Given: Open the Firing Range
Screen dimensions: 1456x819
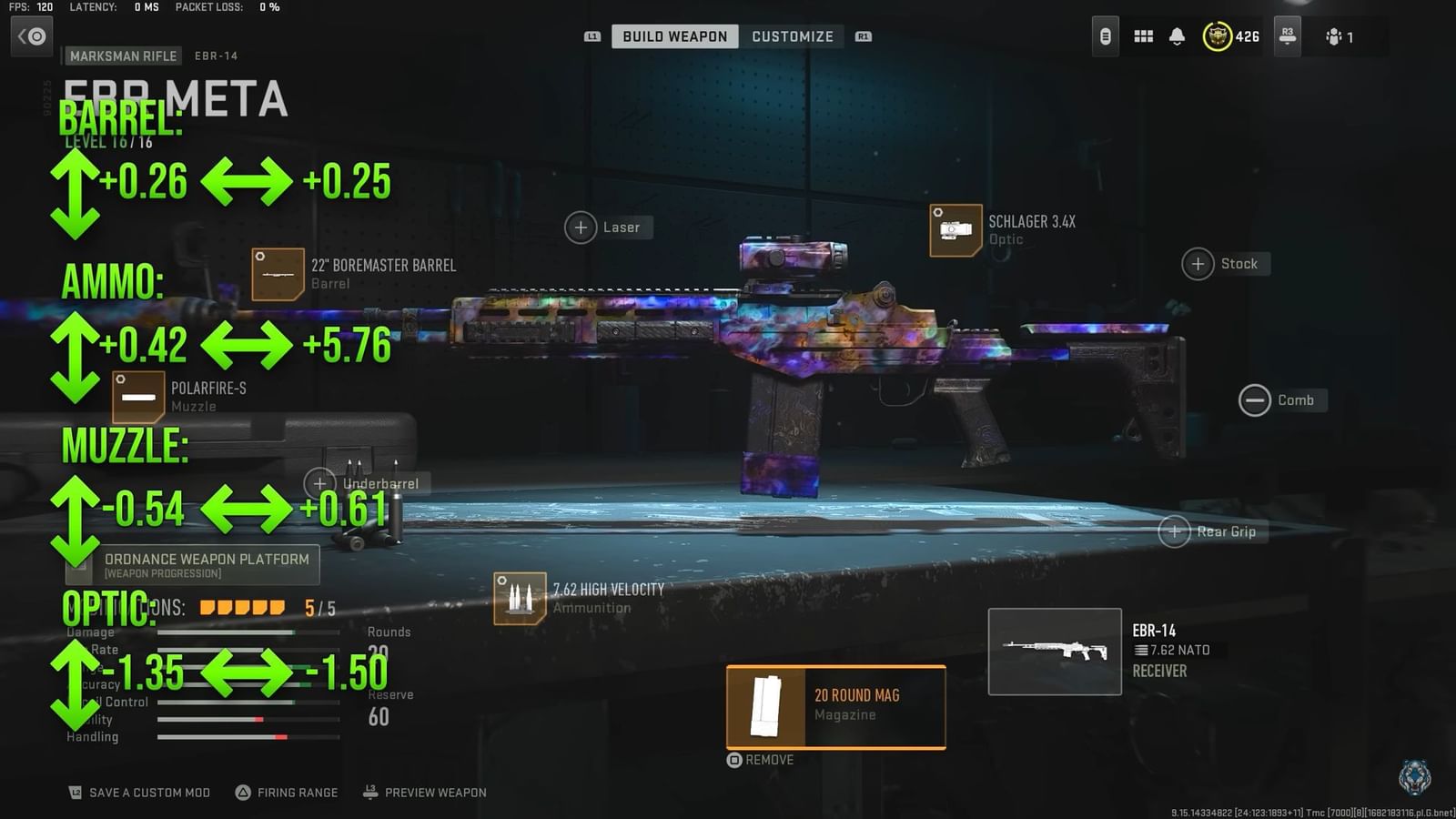Looking at the screenshot, I should tap(285, 792).
